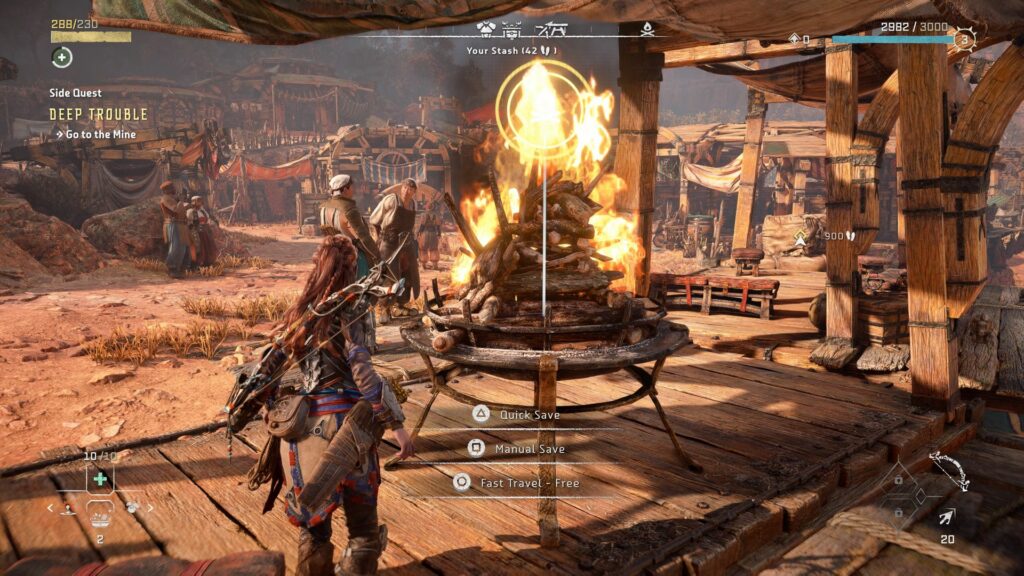This screenshot has width=1024, height=576.
Task: Click the Deep Trouble side quest tracker
Action: (98, 114)
